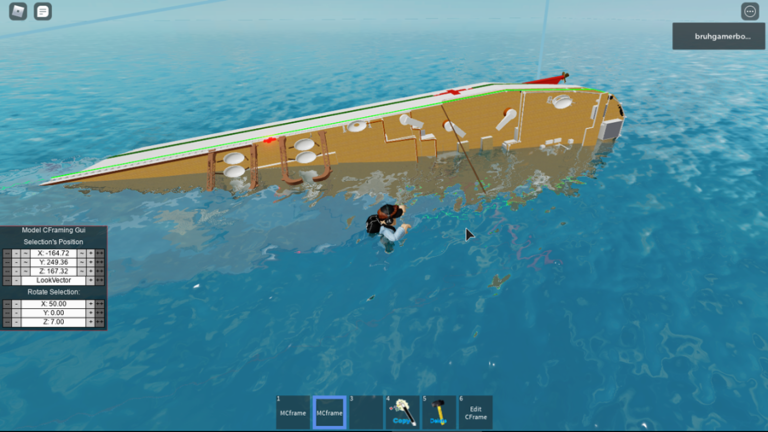Select hotbar slot 1 MCframe tool
768x432 pixels.
pyautogui.click(x=293, y=412)
